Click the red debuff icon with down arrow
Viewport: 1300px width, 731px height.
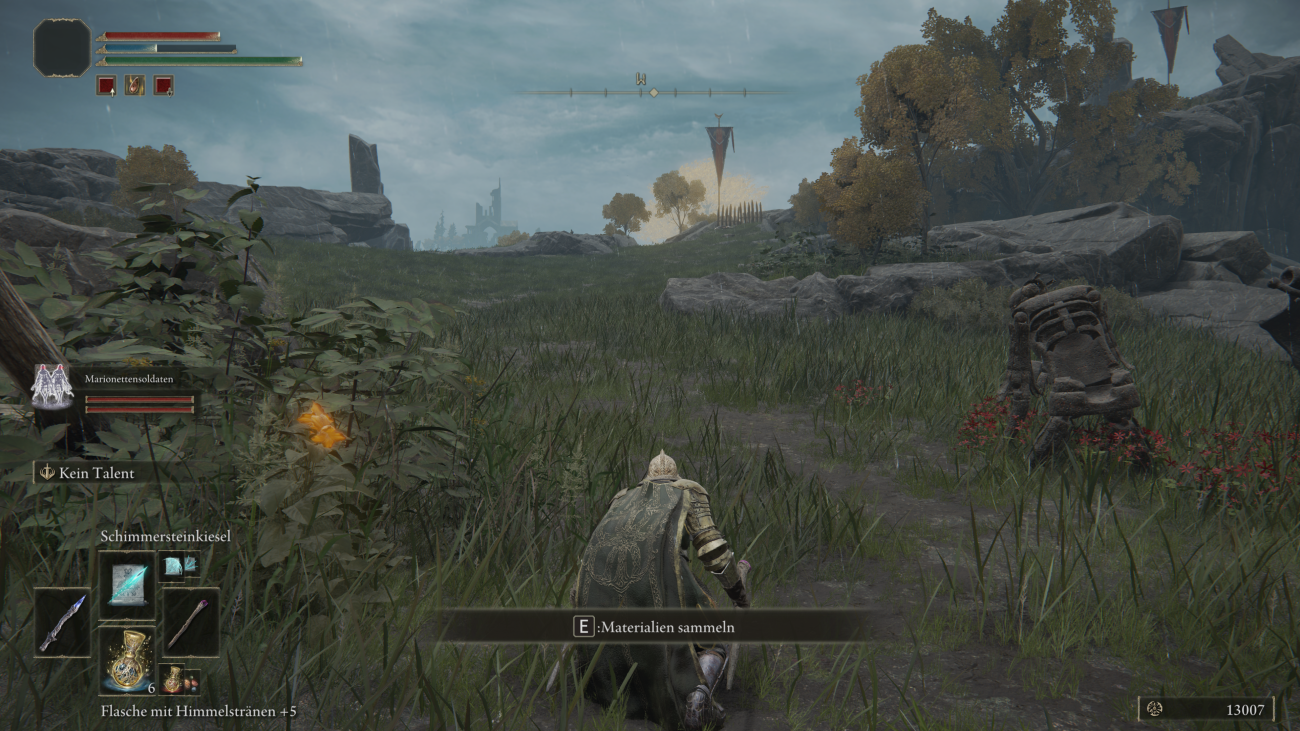click(164, 85)
